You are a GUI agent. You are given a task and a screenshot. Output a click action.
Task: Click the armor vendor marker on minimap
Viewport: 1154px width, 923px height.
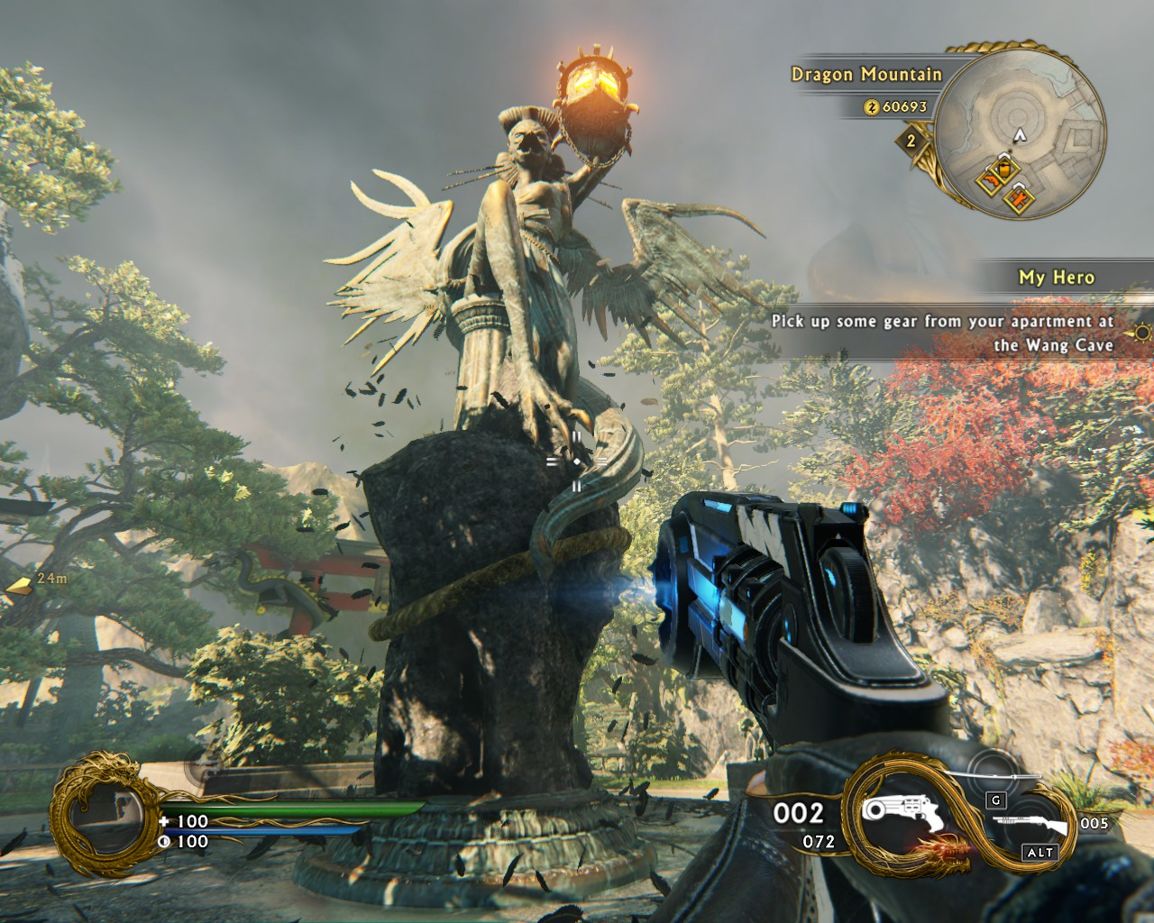1020,198
